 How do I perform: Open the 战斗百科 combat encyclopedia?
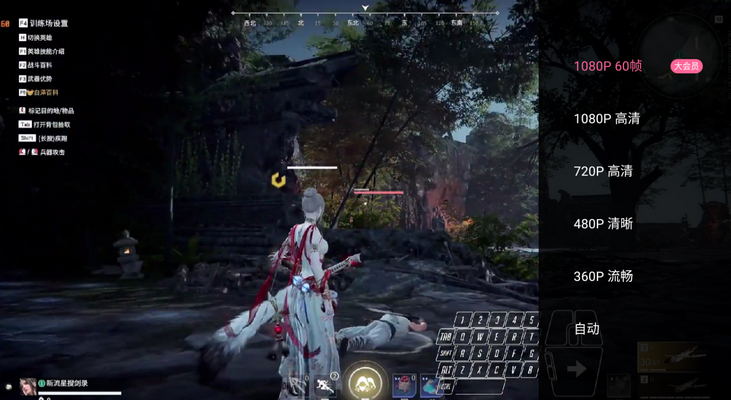tap(41, 64)
